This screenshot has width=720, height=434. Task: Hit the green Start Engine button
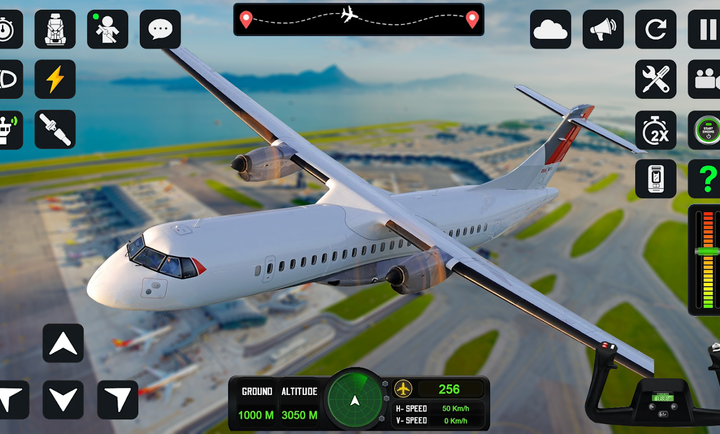[x=706, y=129]
